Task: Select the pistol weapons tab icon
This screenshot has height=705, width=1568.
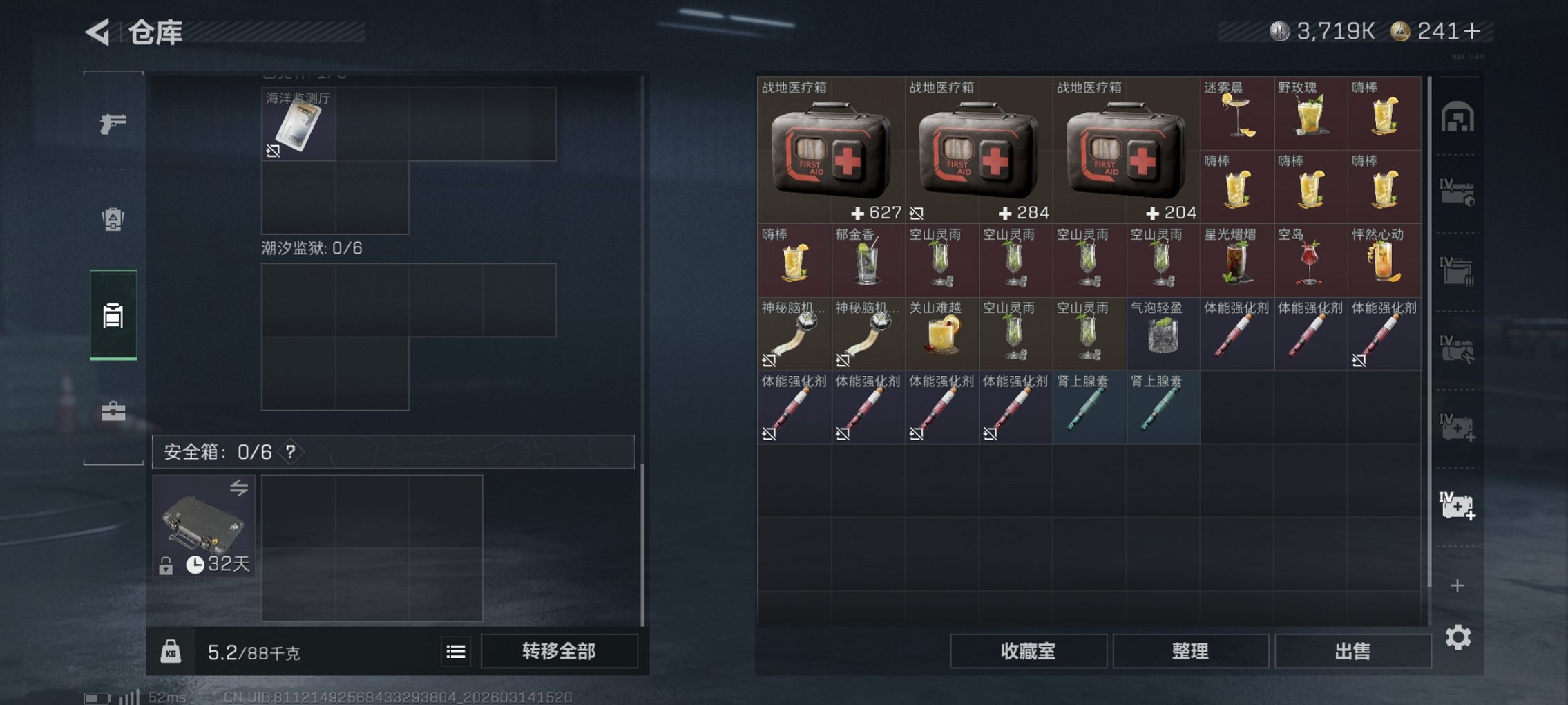Action: point(114,123)
